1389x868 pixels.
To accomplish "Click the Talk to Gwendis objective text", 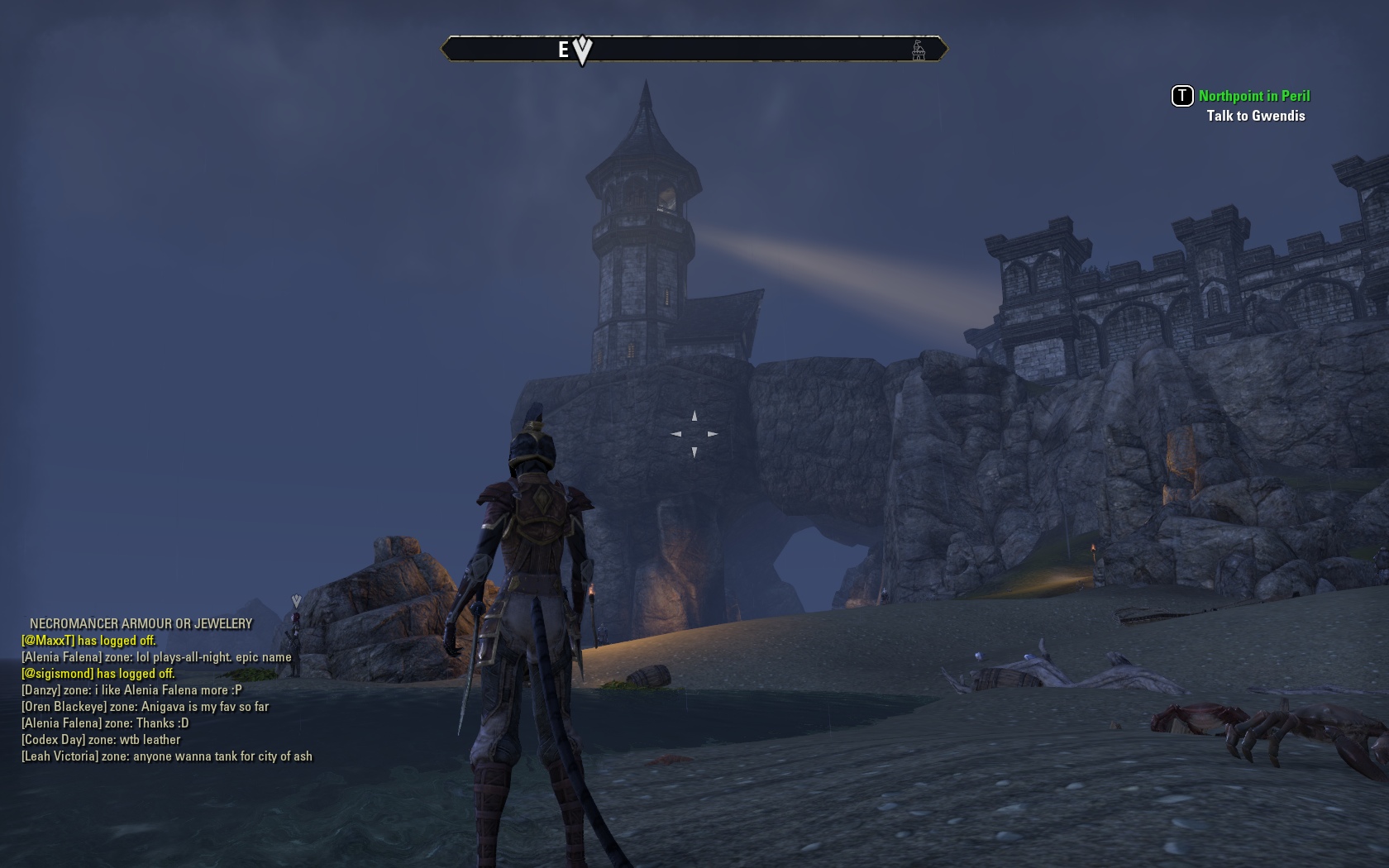I will pos(1255,116).
